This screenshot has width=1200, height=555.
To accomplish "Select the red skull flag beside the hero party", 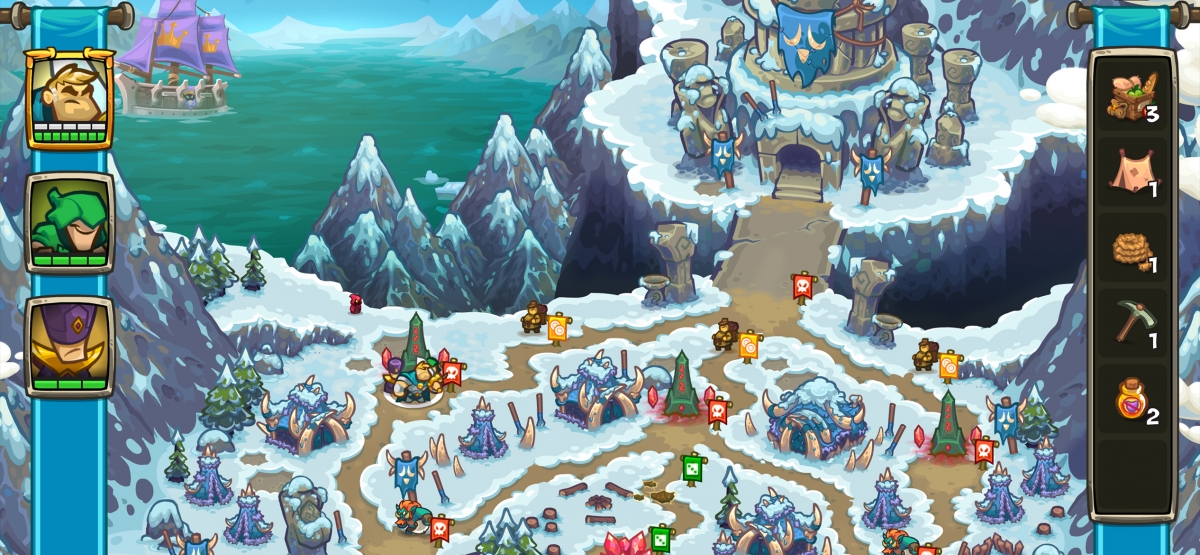I will pyautogui.click(x=452, y=373).
